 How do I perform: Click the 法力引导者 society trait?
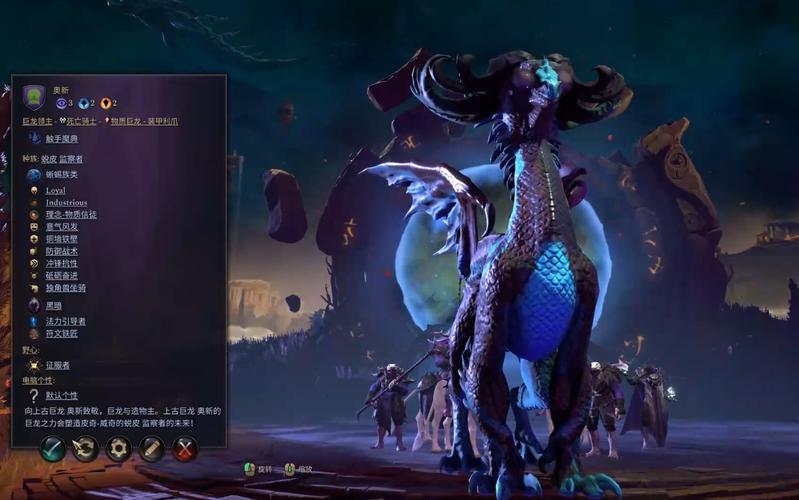[65, 321]
